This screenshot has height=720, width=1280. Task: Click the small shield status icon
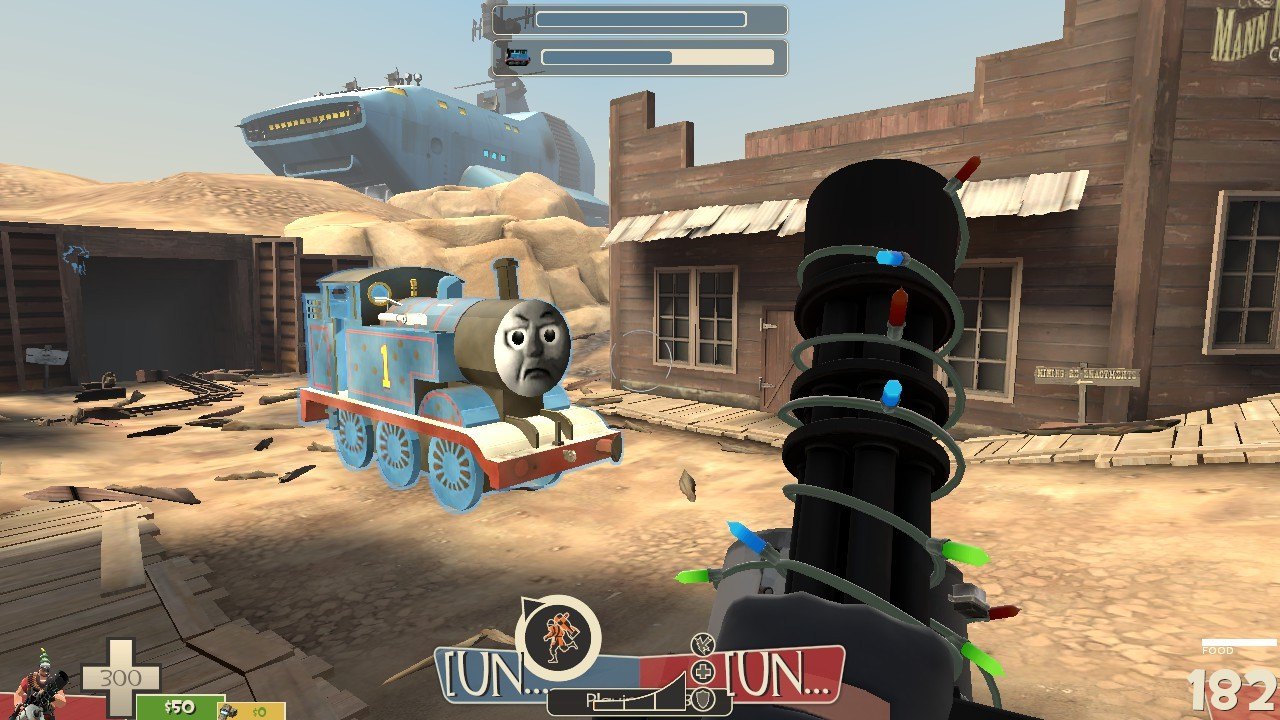tap(705, 699)
